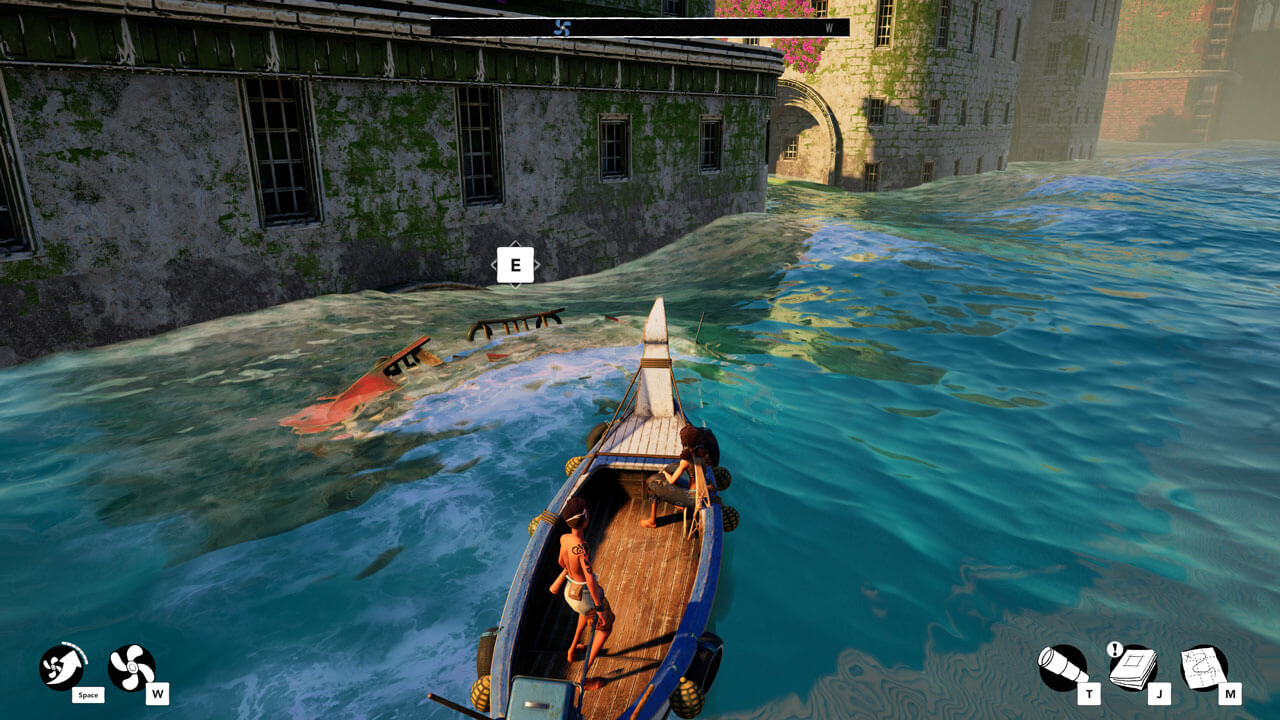The width and height of the screenshot is (1280, 720).
Task: Click the blue propeller marker on the compass
Action: pyautogui.click(x=565, y=29)
